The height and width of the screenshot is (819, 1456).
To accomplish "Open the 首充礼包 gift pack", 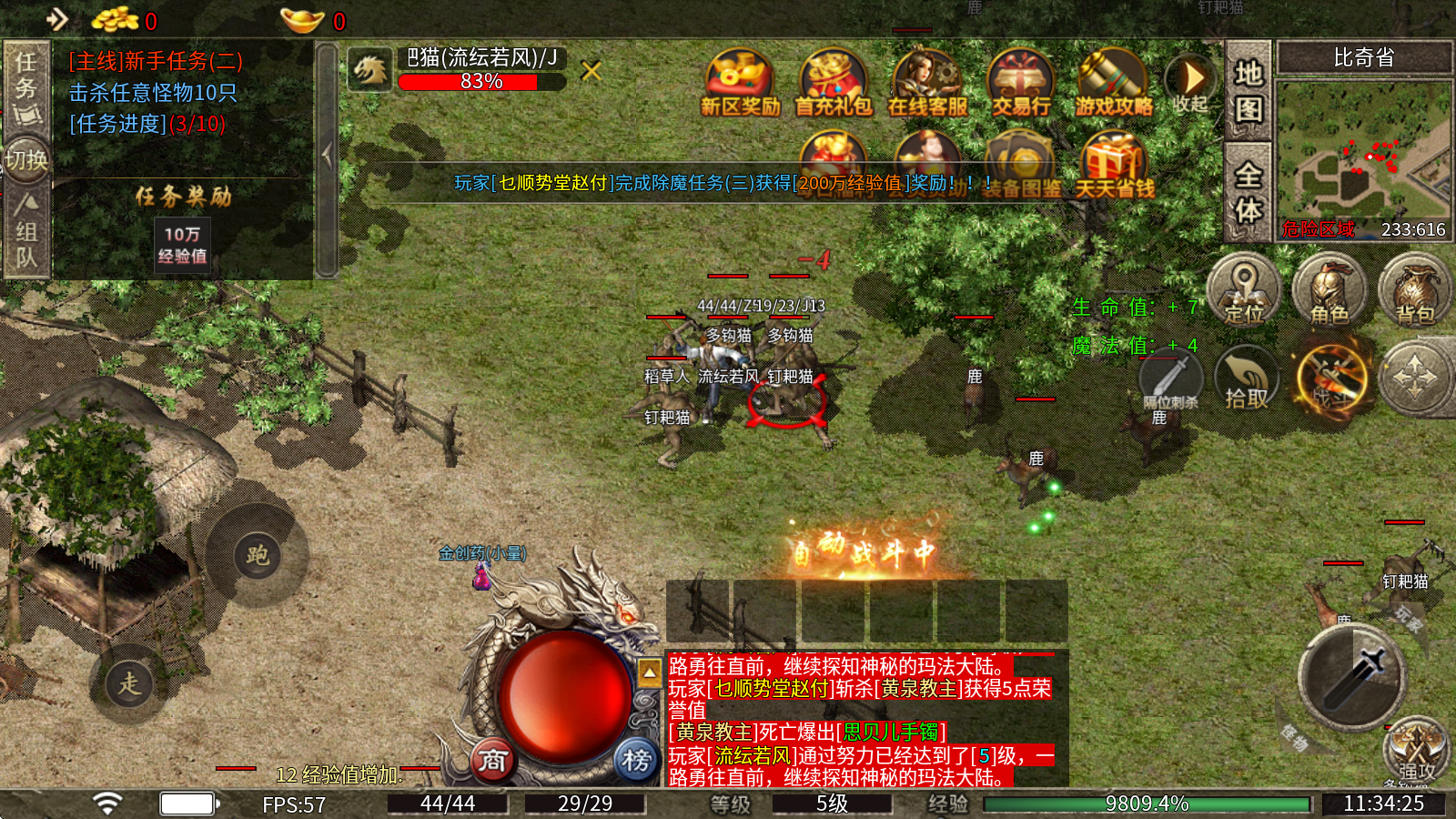I will 833,83.
